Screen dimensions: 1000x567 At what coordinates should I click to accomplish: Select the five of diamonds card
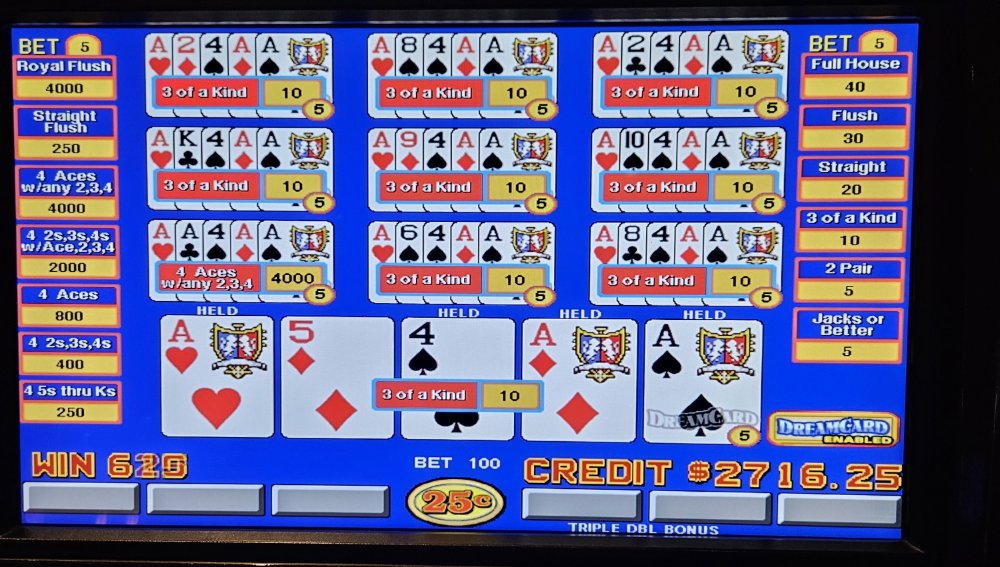coord(337,377)
